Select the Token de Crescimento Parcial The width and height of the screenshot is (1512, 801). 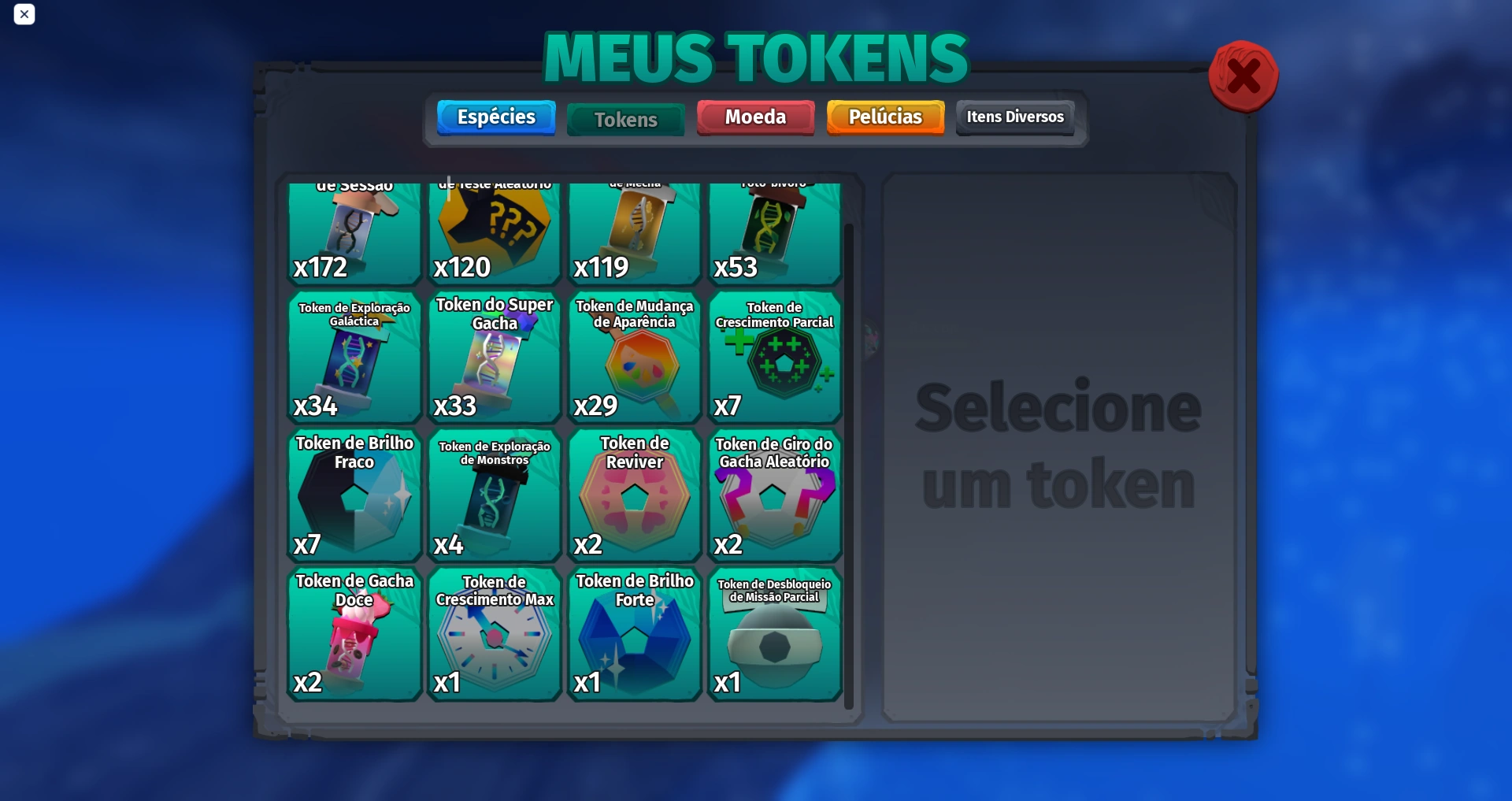(775, 358)
